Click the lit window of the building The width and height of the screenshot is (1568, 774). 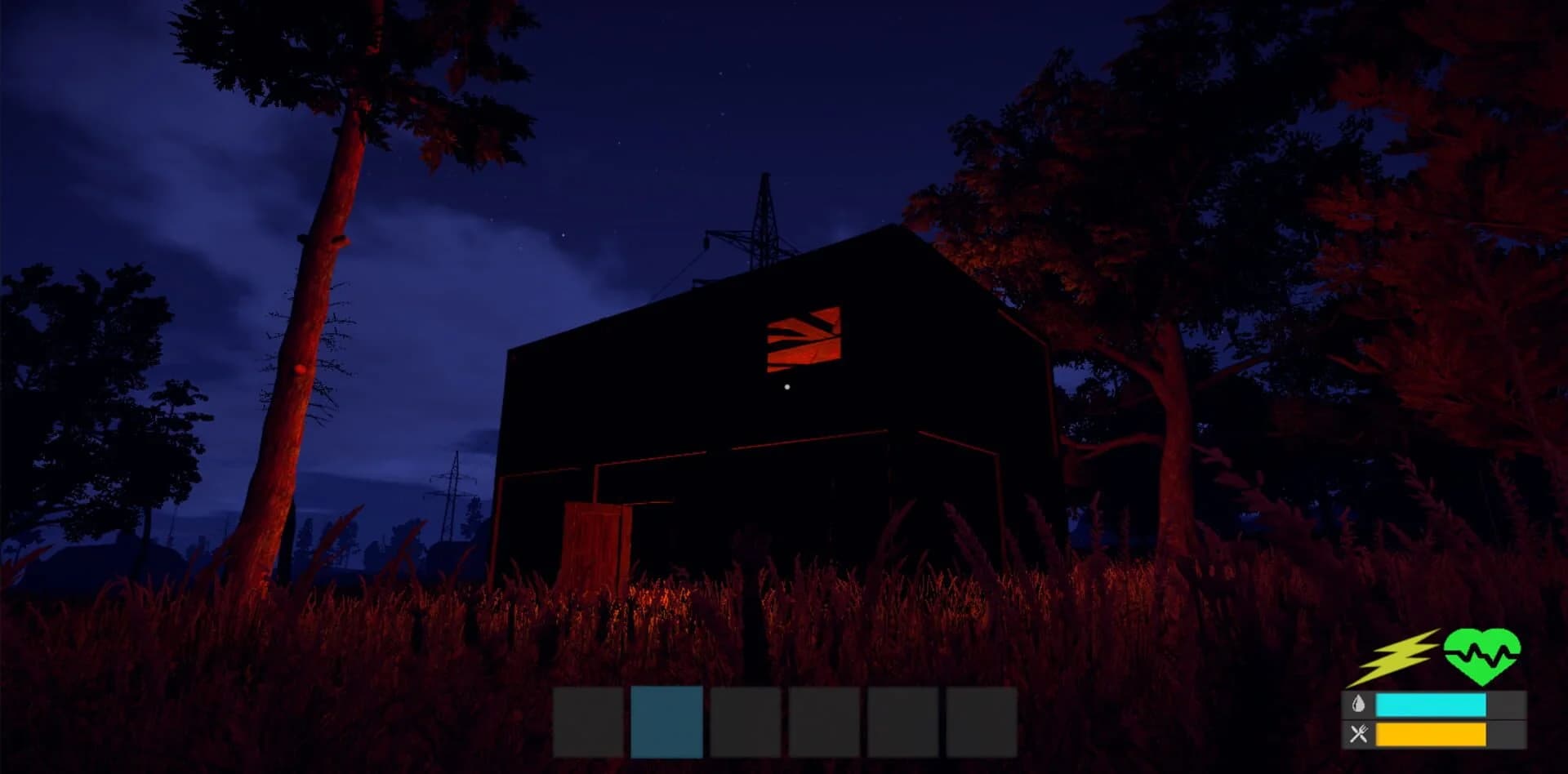pos(803,337)
